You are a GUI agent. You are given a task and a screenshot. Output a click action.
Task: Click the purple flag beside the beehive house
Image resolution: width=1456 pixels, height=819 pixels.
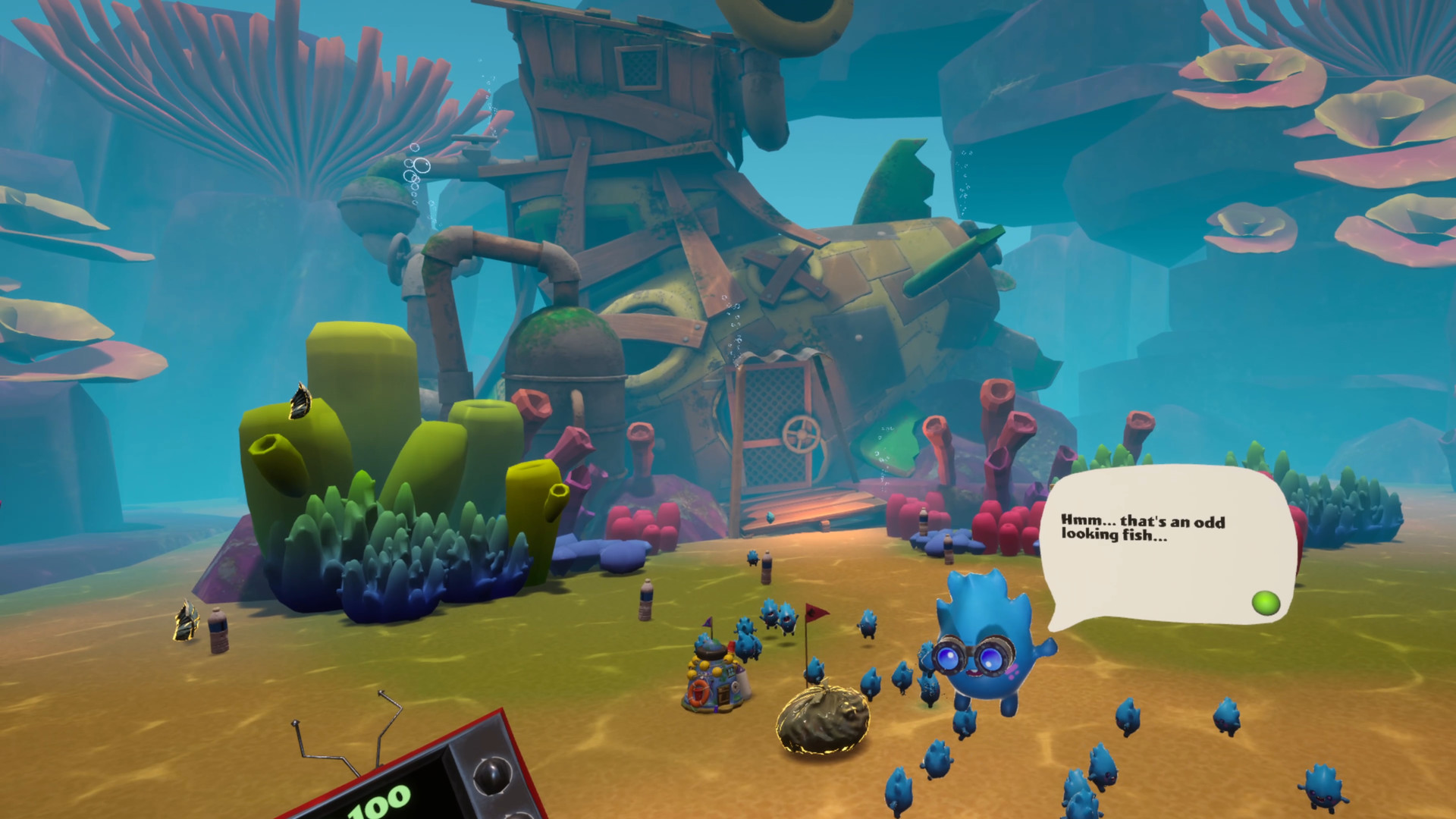[x=708, y=623]
